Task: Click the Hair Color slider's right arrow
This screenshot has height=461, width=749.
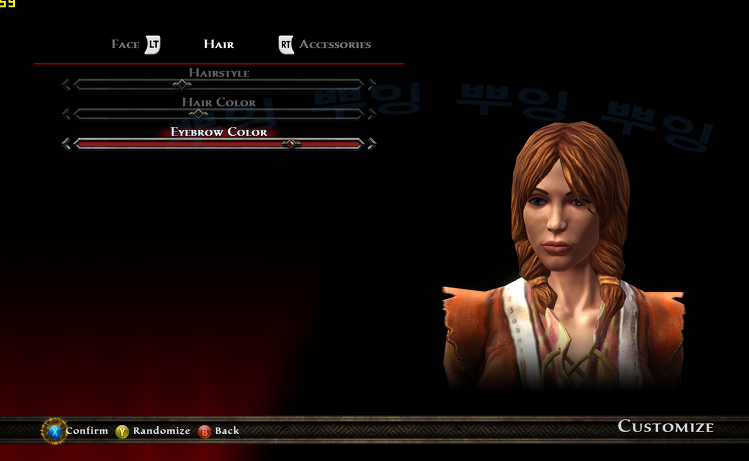Action: [x=371, y=114]
